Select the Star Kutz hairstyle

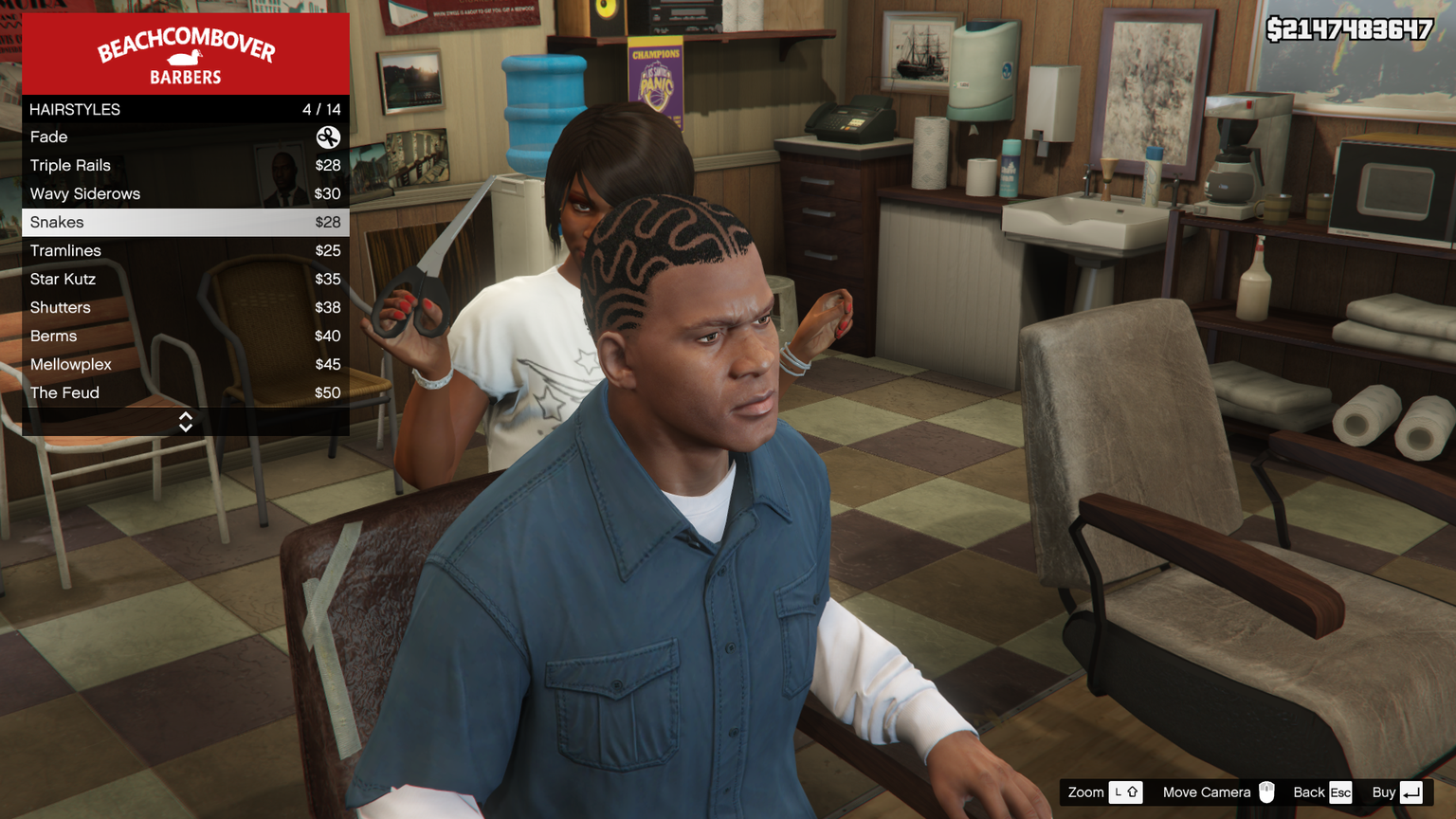[185, 280]
